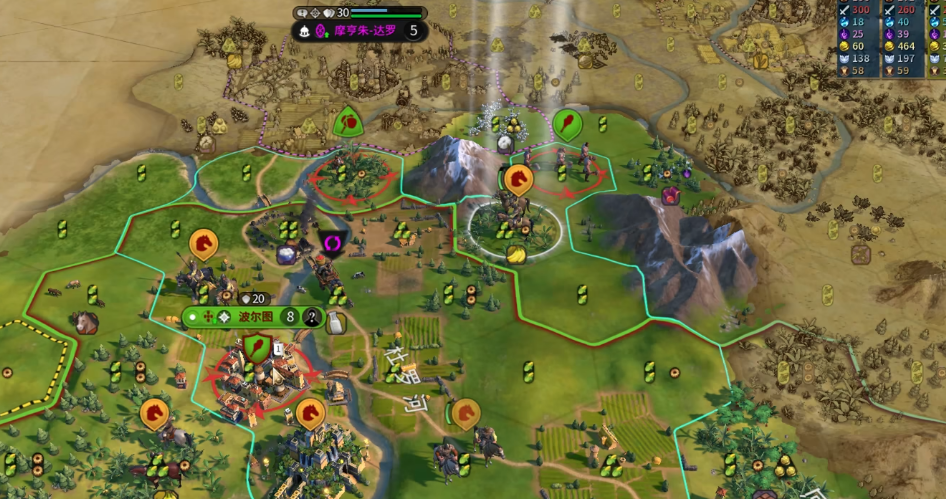Viewport: 946px width, 499px height.
Task: Pick the round green club unit flag
Action: (x=567, y=124)
